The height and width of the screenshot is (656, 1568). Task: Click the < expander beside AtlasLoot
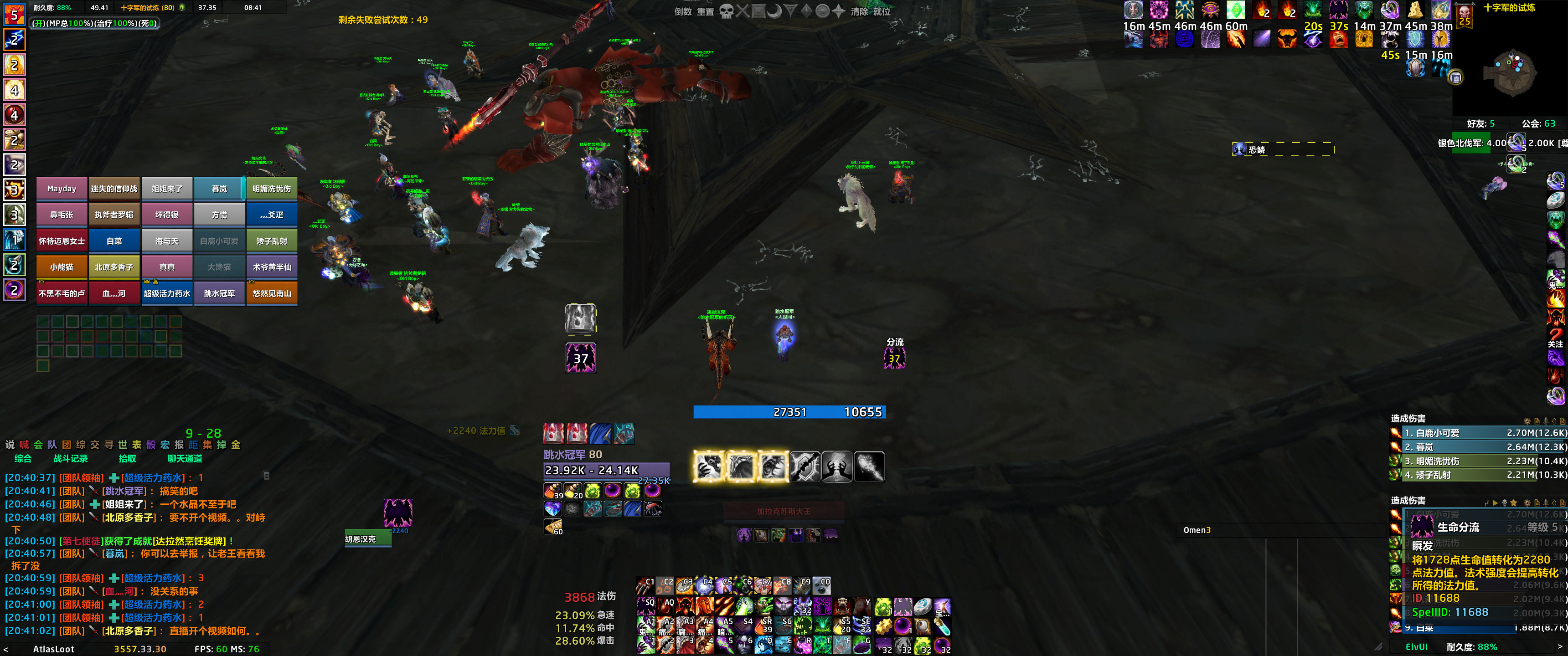click(6, 649)
